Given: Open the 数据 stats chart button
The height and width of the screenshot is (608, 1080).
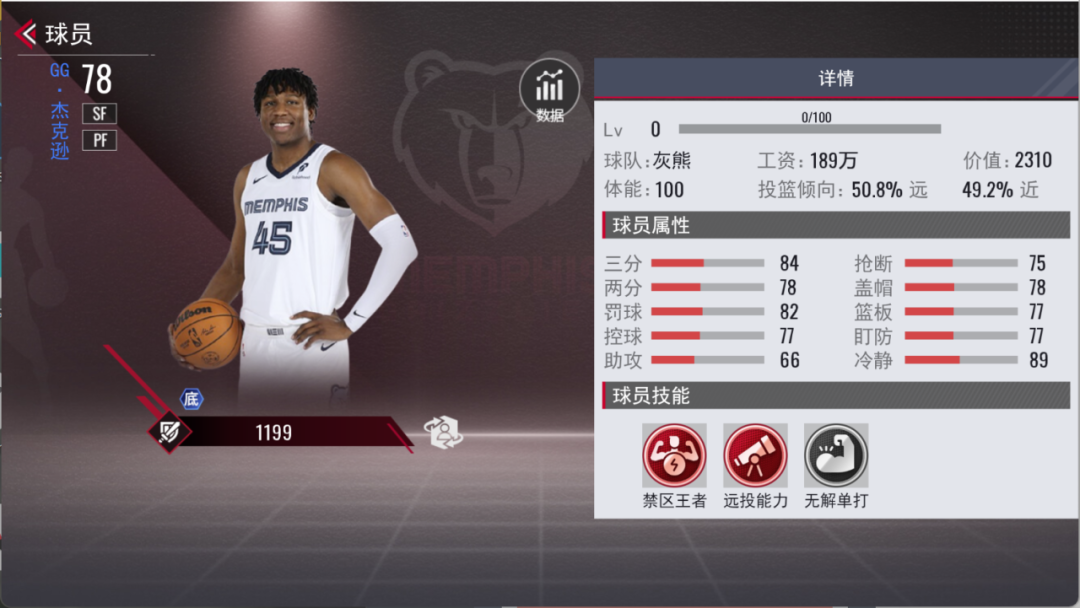Looking at the screenshot, I should [549, 90].
